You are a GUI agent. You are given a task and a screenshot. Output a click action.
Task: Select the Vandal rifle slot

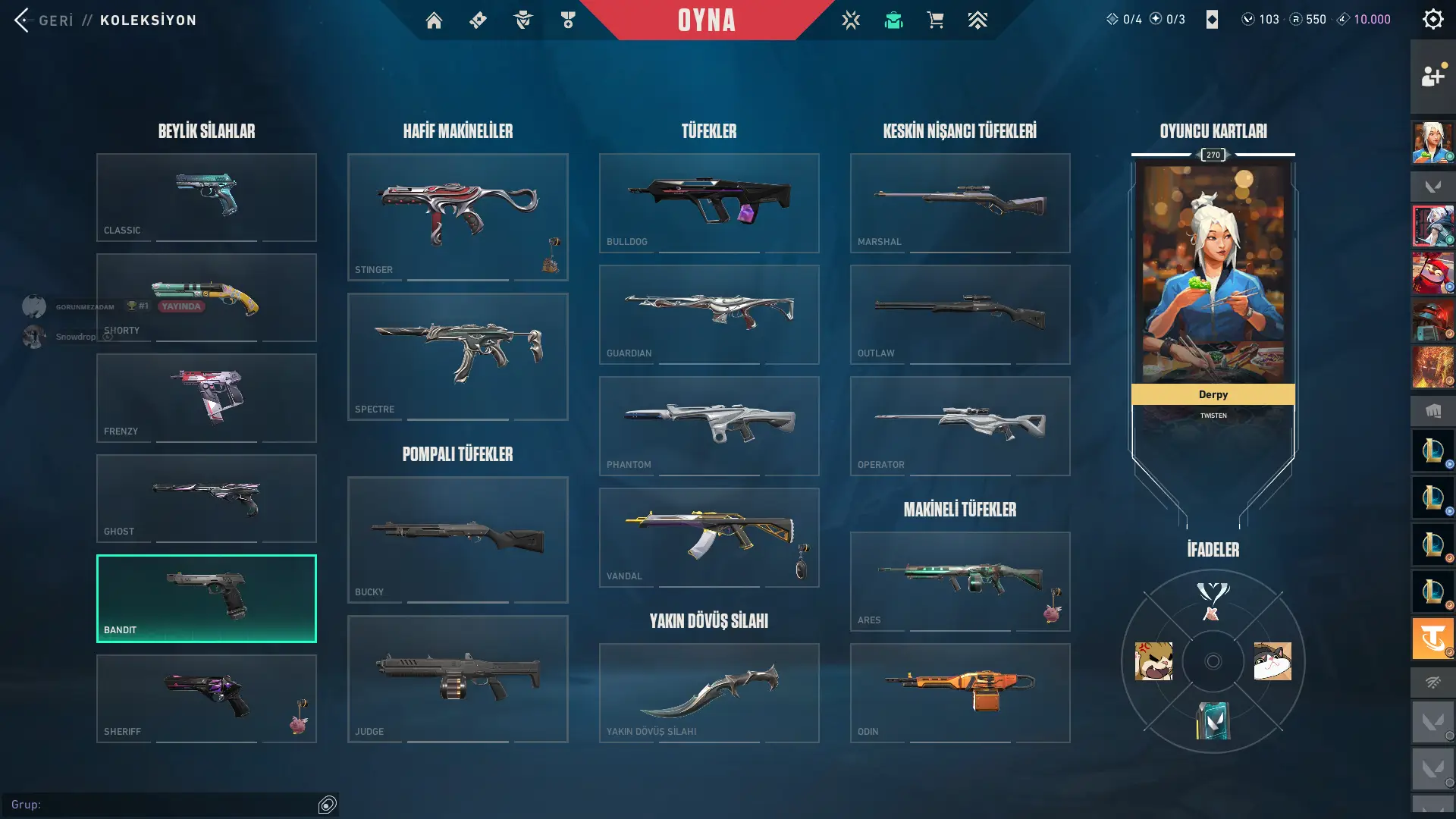click(x=709, y=537)
